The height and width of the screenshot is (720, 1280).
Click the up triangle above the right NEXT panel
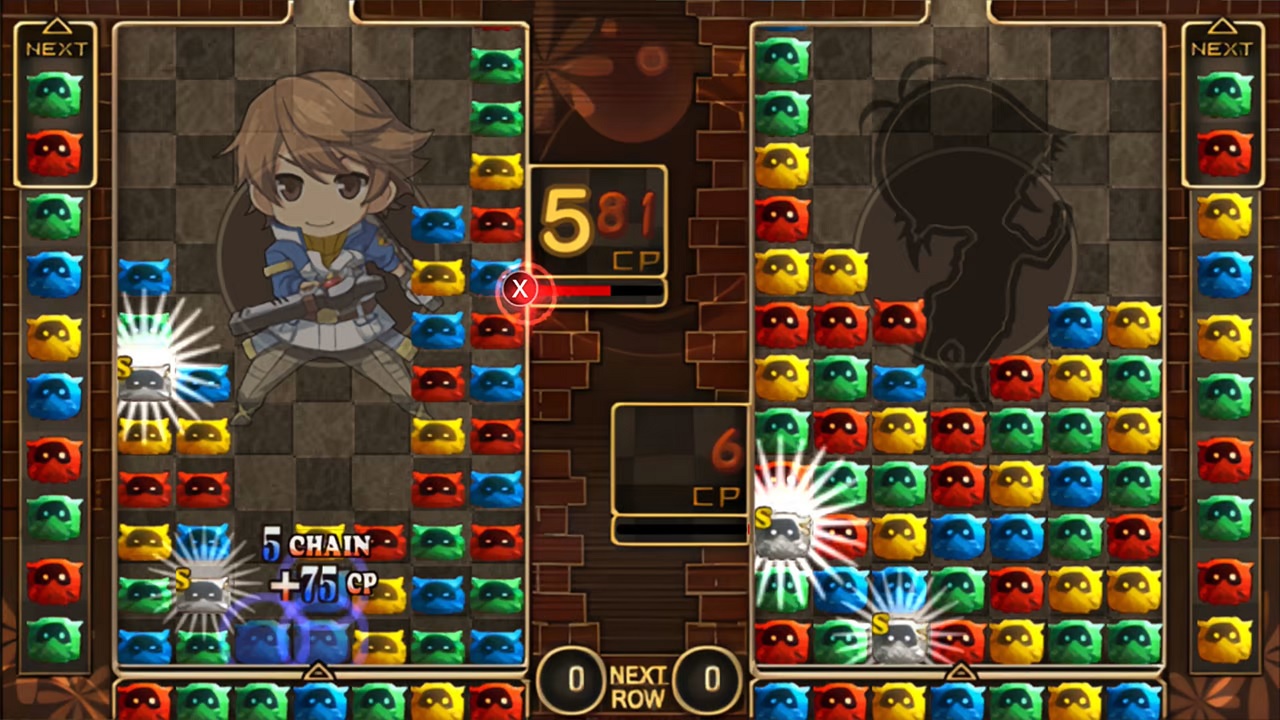tap(1222, 22)
